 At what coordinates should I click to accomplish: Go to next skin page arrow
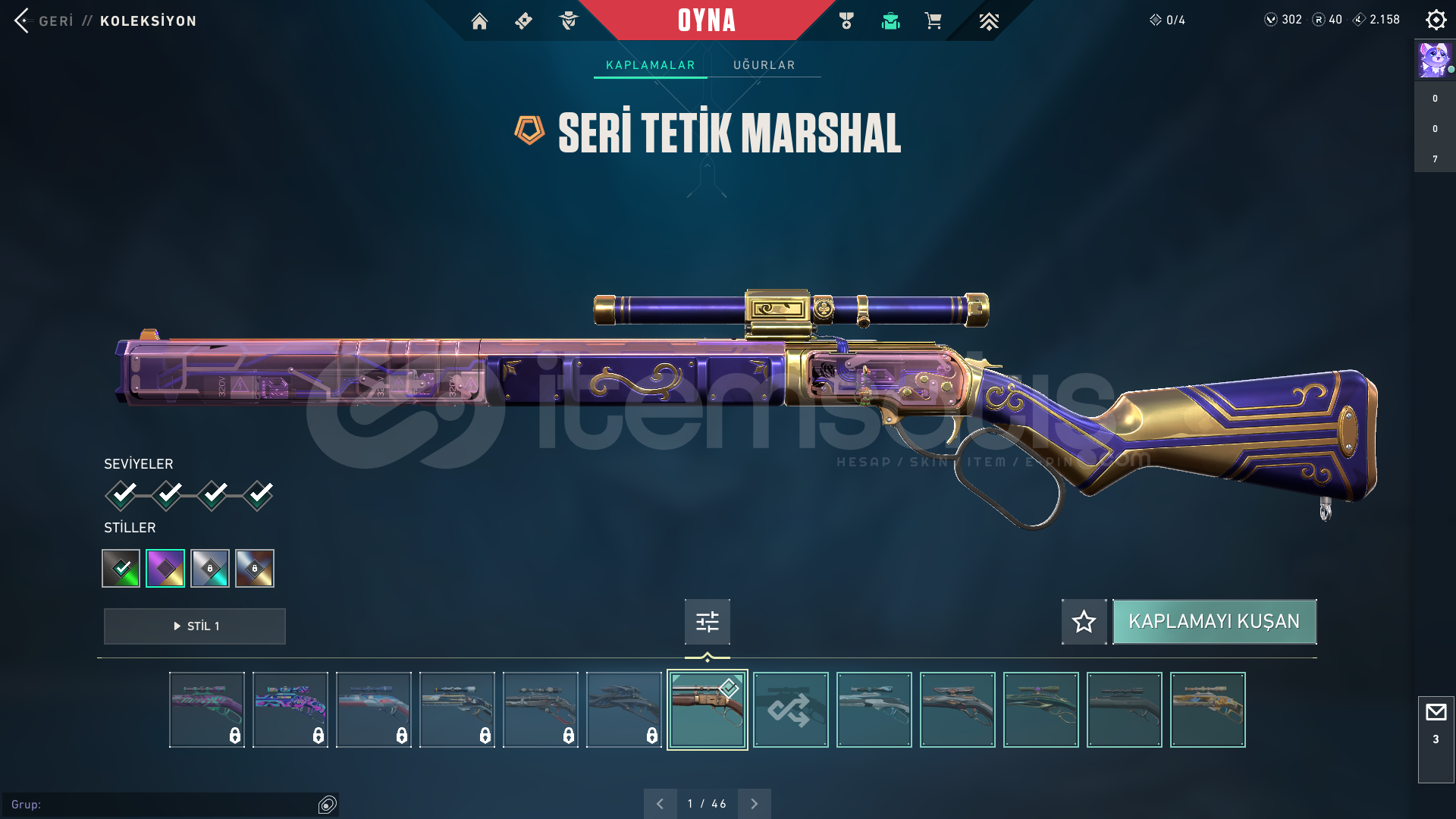754,804
